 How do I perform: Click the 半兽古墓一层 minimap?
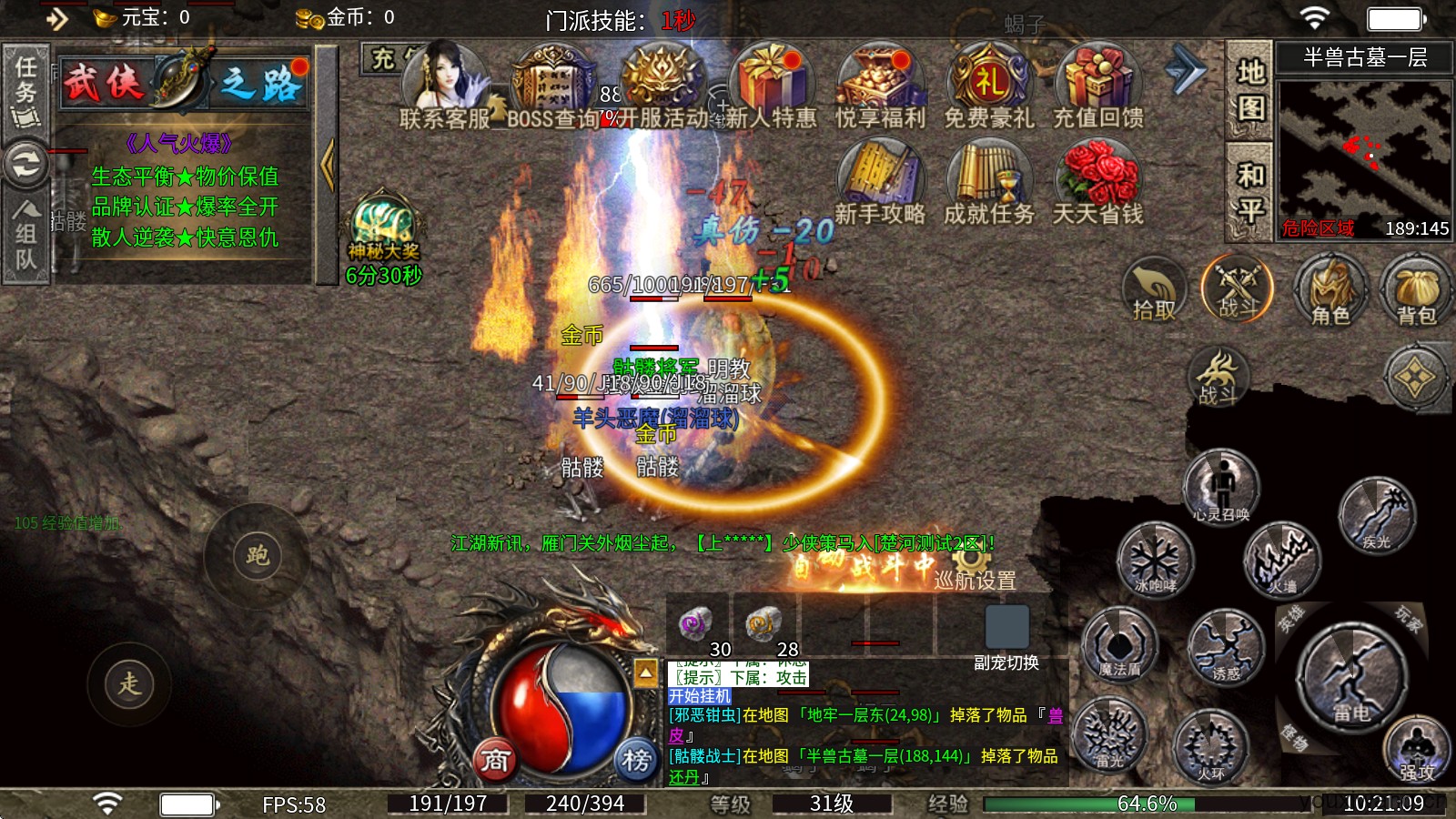[1363, 150]
